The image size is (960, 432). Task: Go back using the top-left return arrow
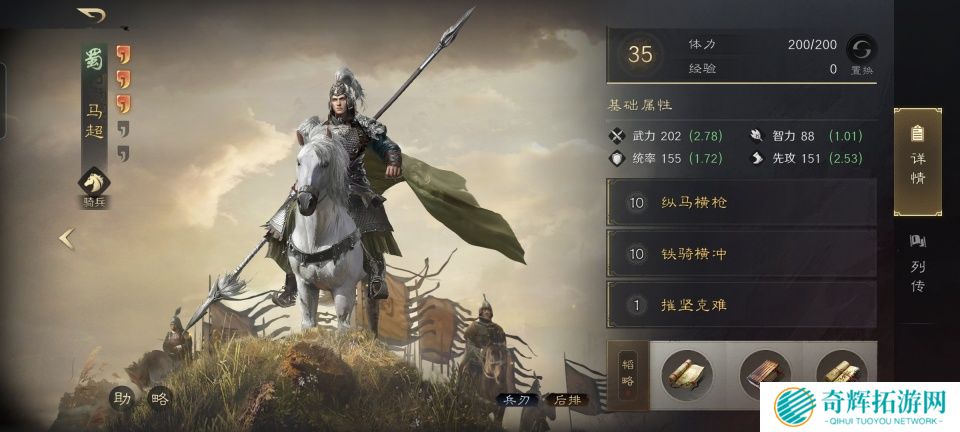pos(91,15)
